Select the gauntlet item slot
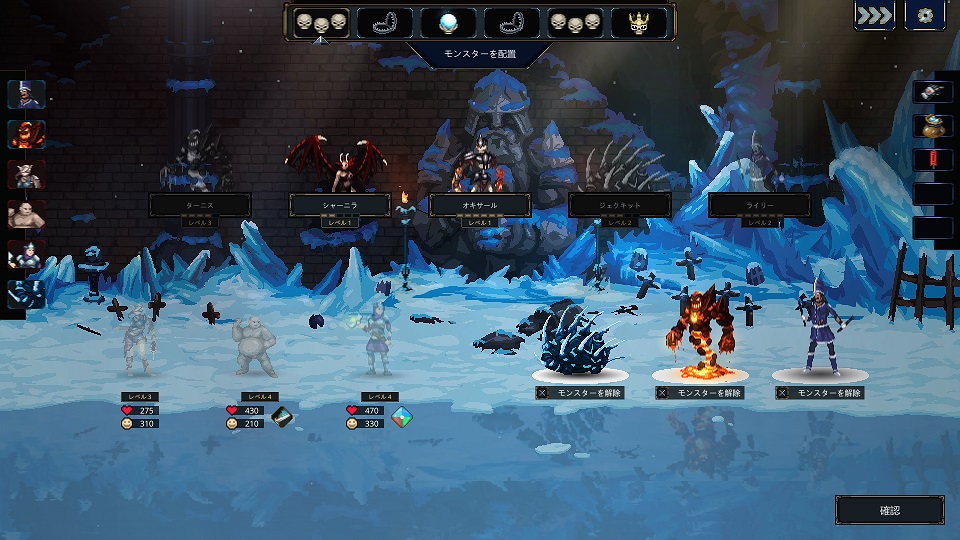This screenshot has width=960, height=540. point(932,91)
